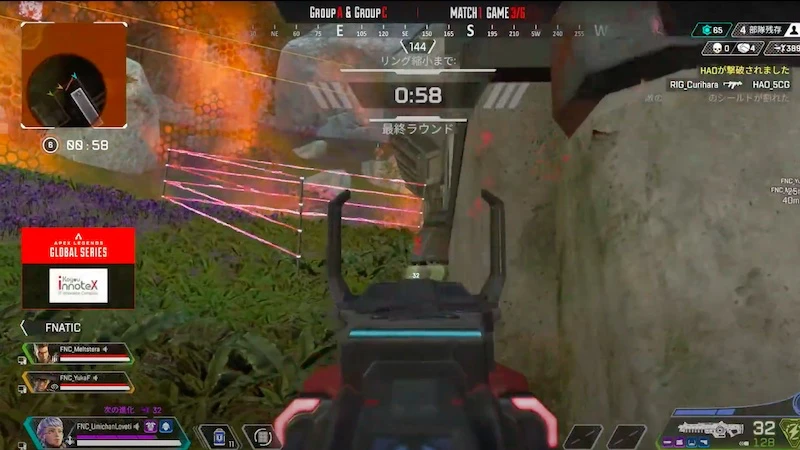Select the shield battery item slot
Viewport: 800px width, 450px height.
pyautogui.click(x=220, y=436)
